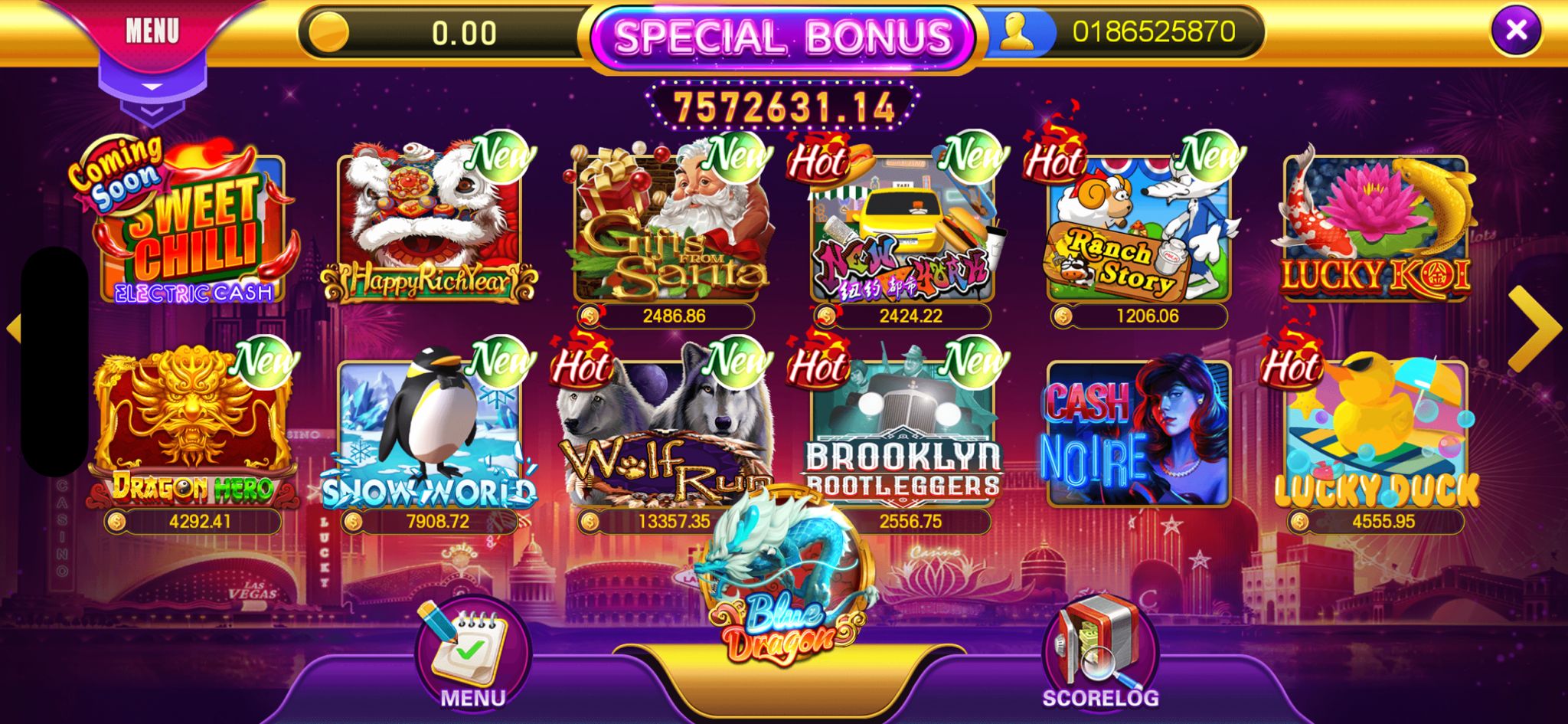This screenshot has height=724, width=1568.
Task: Select the Blue Dragon game icon
Action: click(783, 598)
